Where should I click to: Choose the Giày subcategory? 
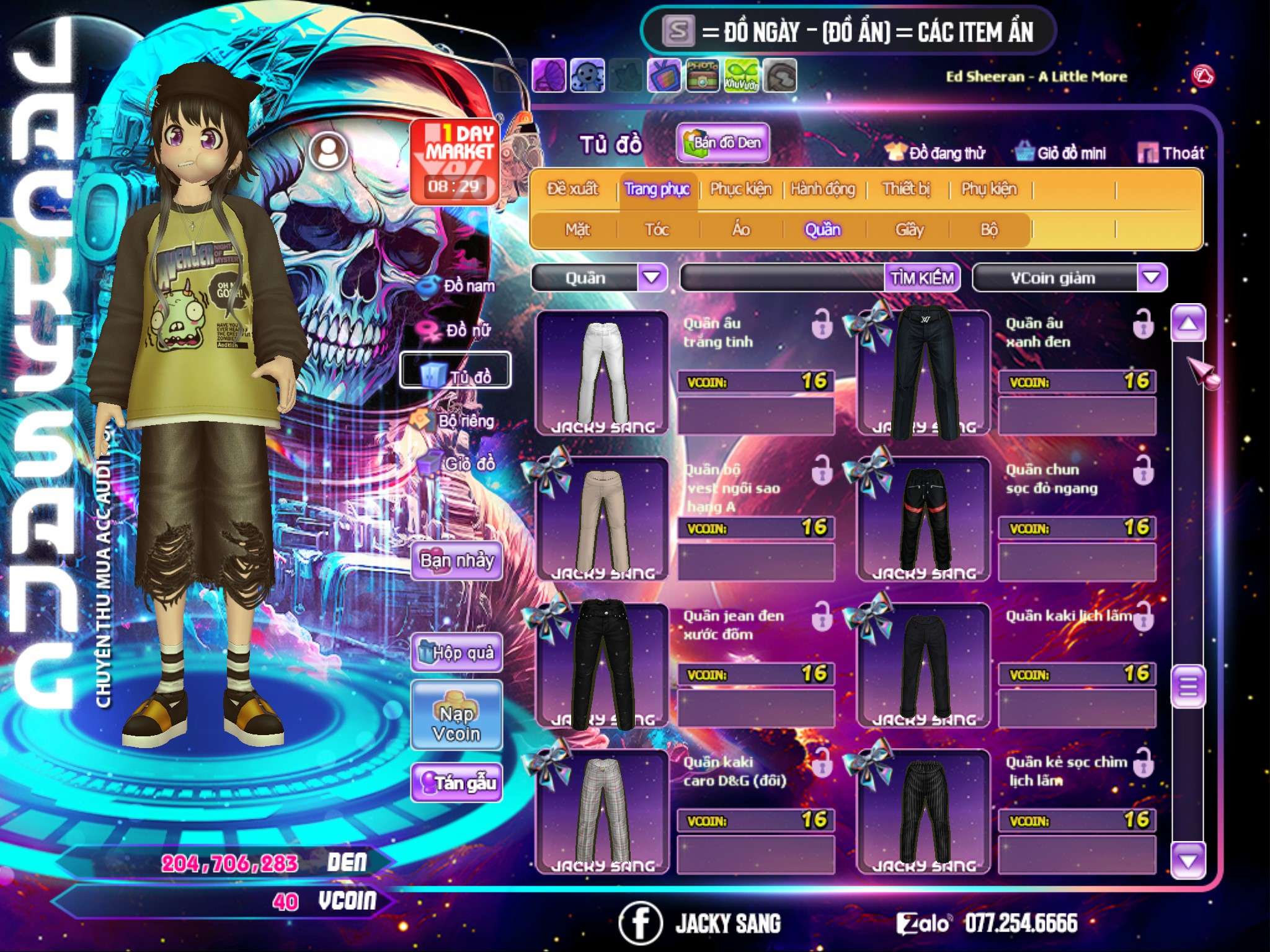tap(909, 230)
